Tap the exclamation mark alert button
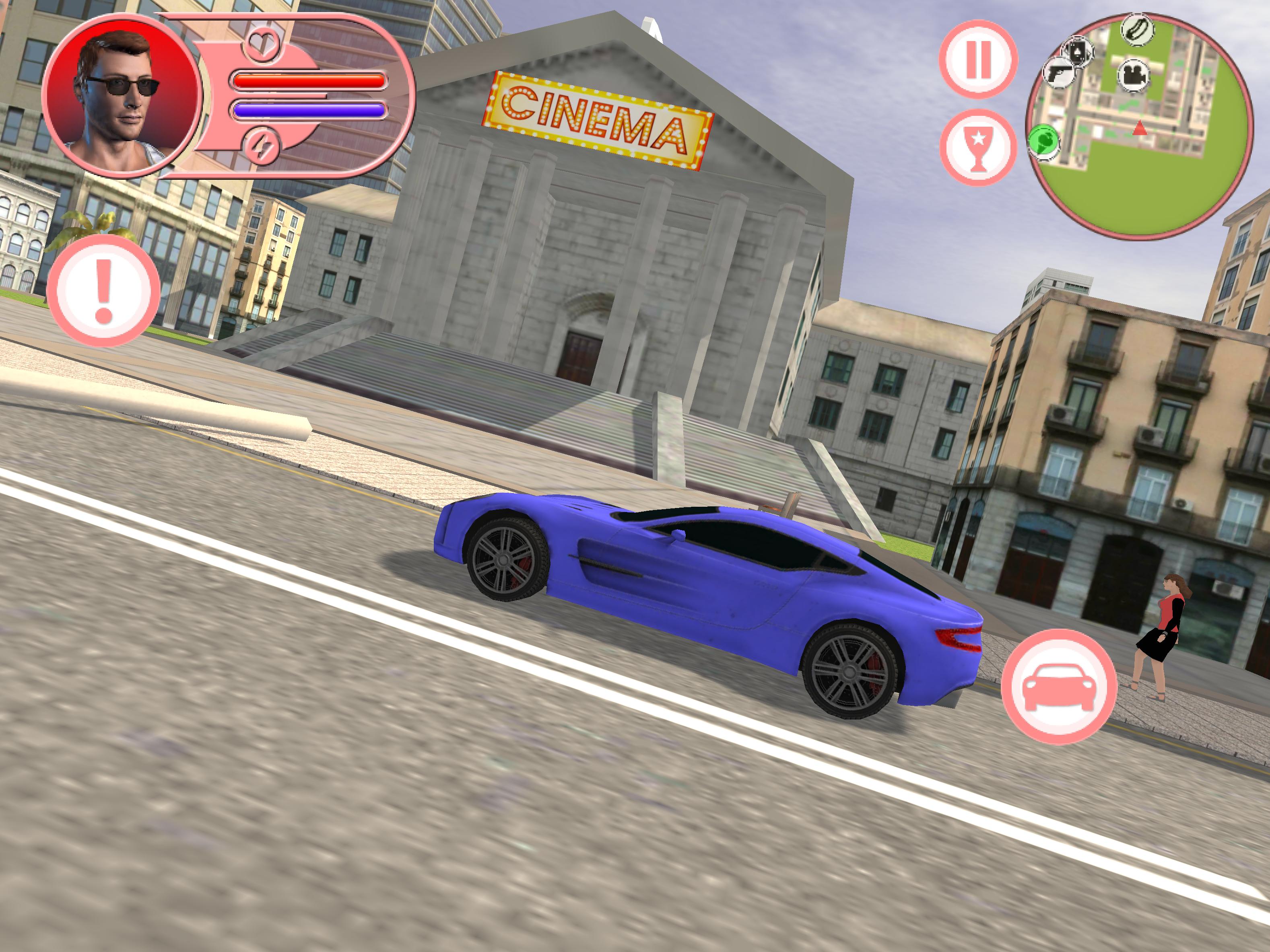Image resolution: width=1270 pixels, height=952 pixels. (x=103, y=290)
